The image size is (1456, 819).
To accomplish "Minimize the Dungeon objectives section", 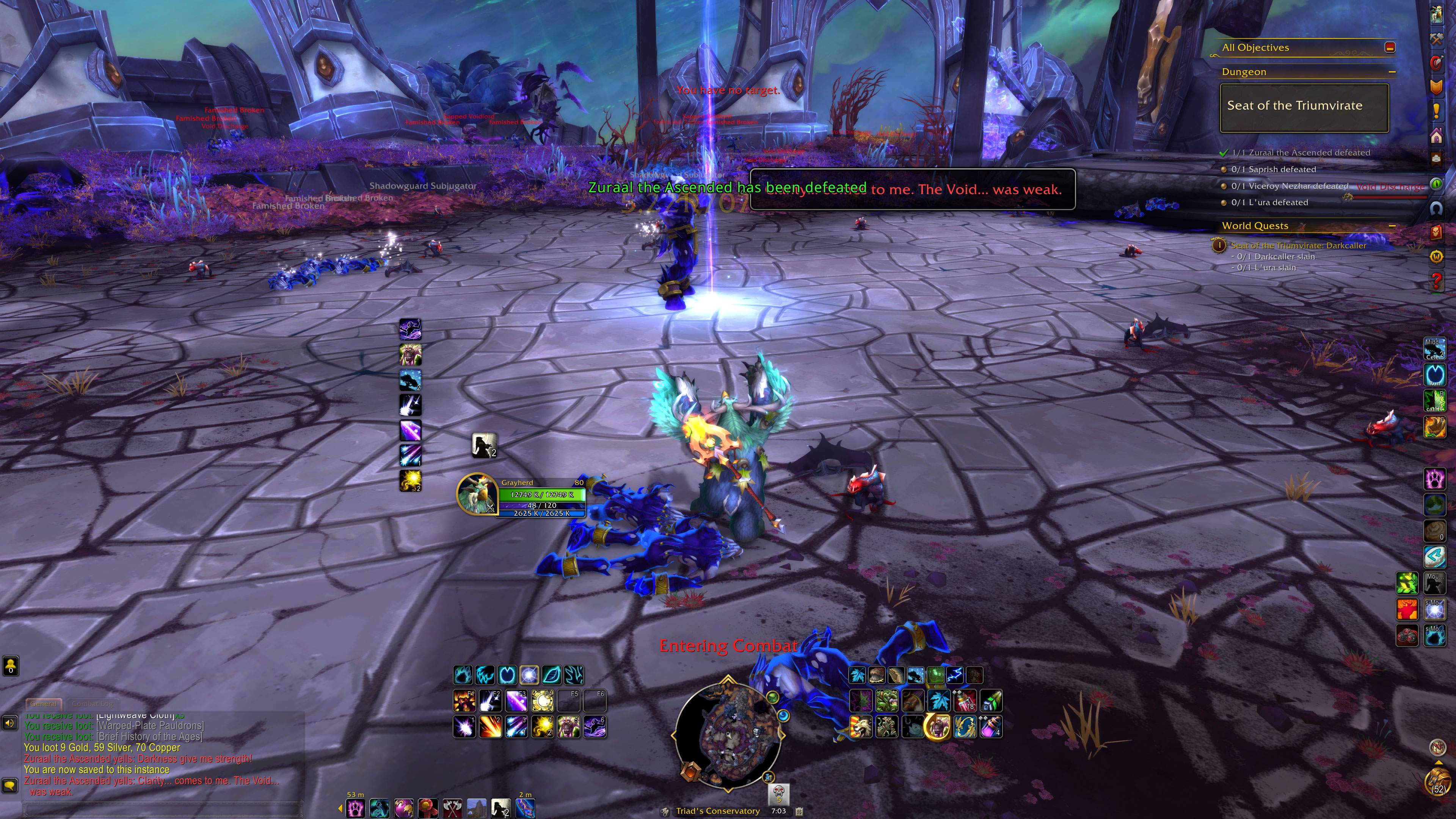I will 1392,72.
